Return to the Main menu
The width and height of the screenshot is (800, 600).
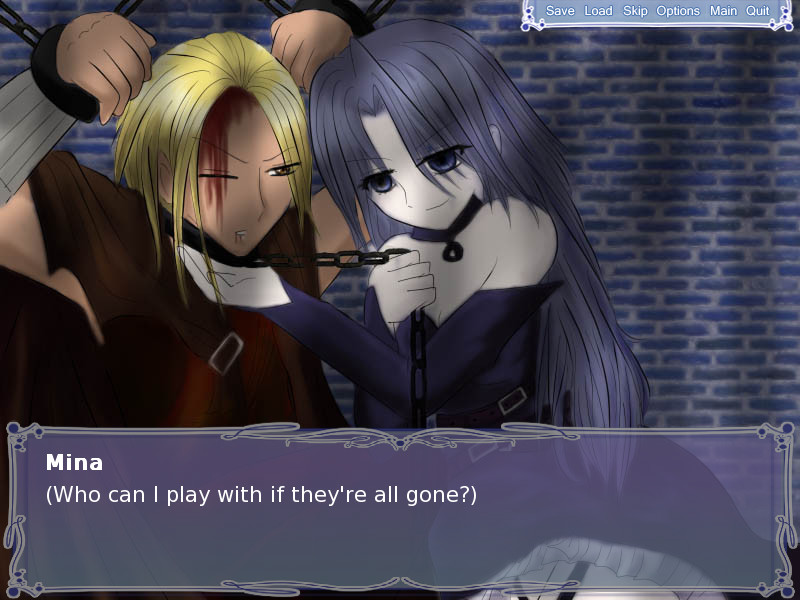click(x=723, y=11)
